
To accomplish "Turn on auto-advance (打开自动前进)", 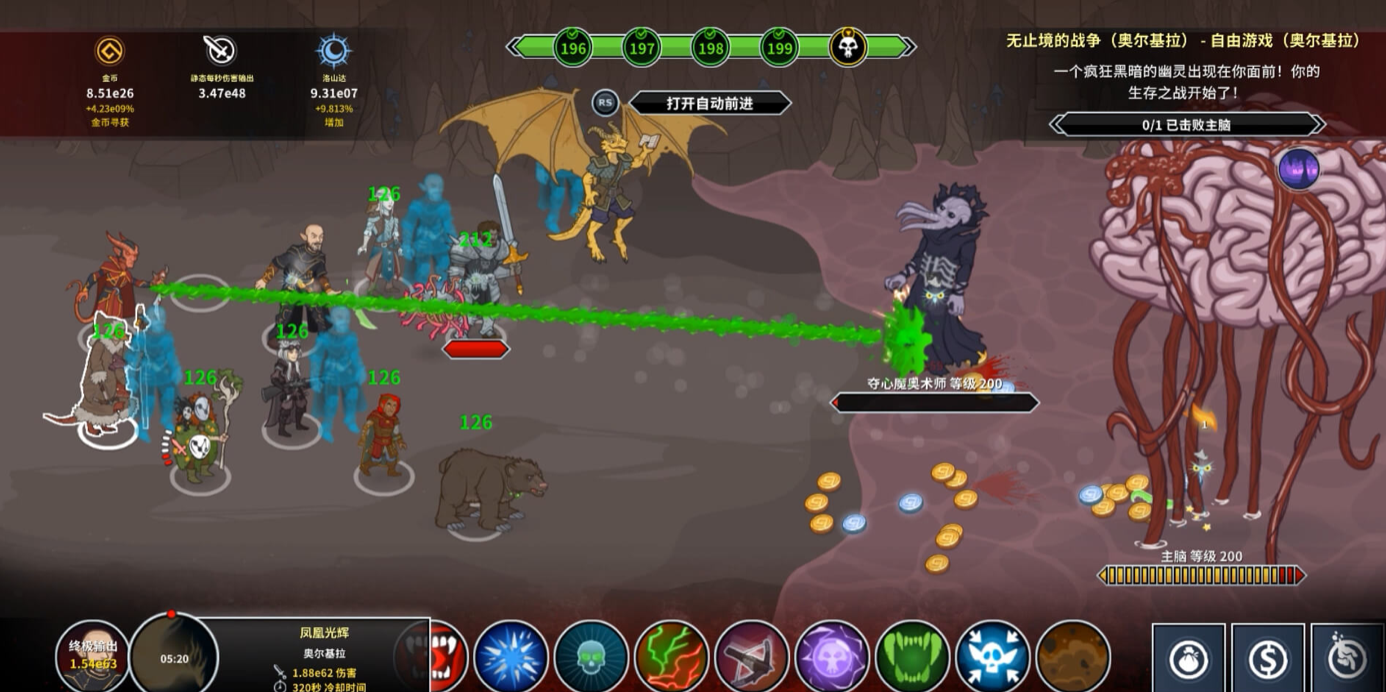I will (x=709, y=103).
